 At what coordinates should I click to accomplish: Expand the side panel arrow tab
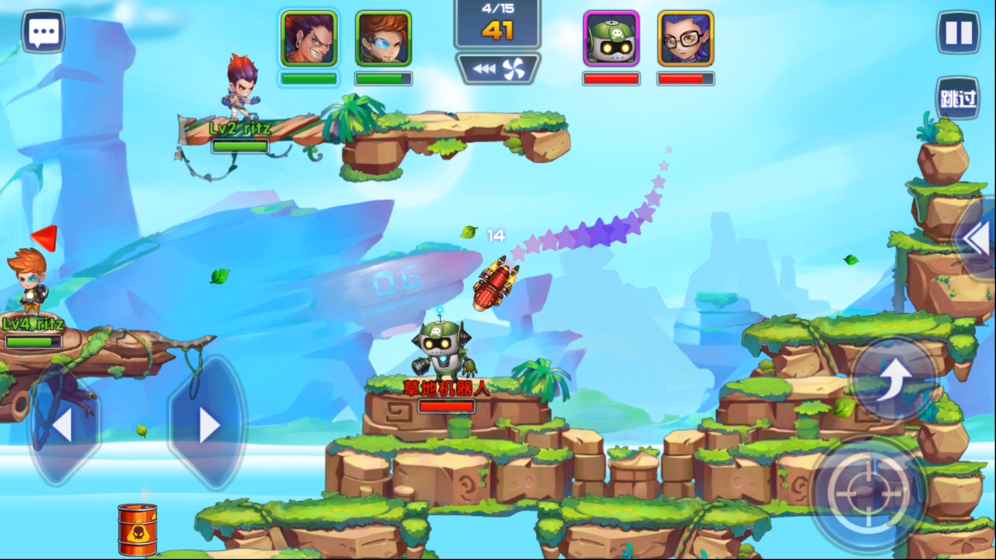[x=976, y=238]
